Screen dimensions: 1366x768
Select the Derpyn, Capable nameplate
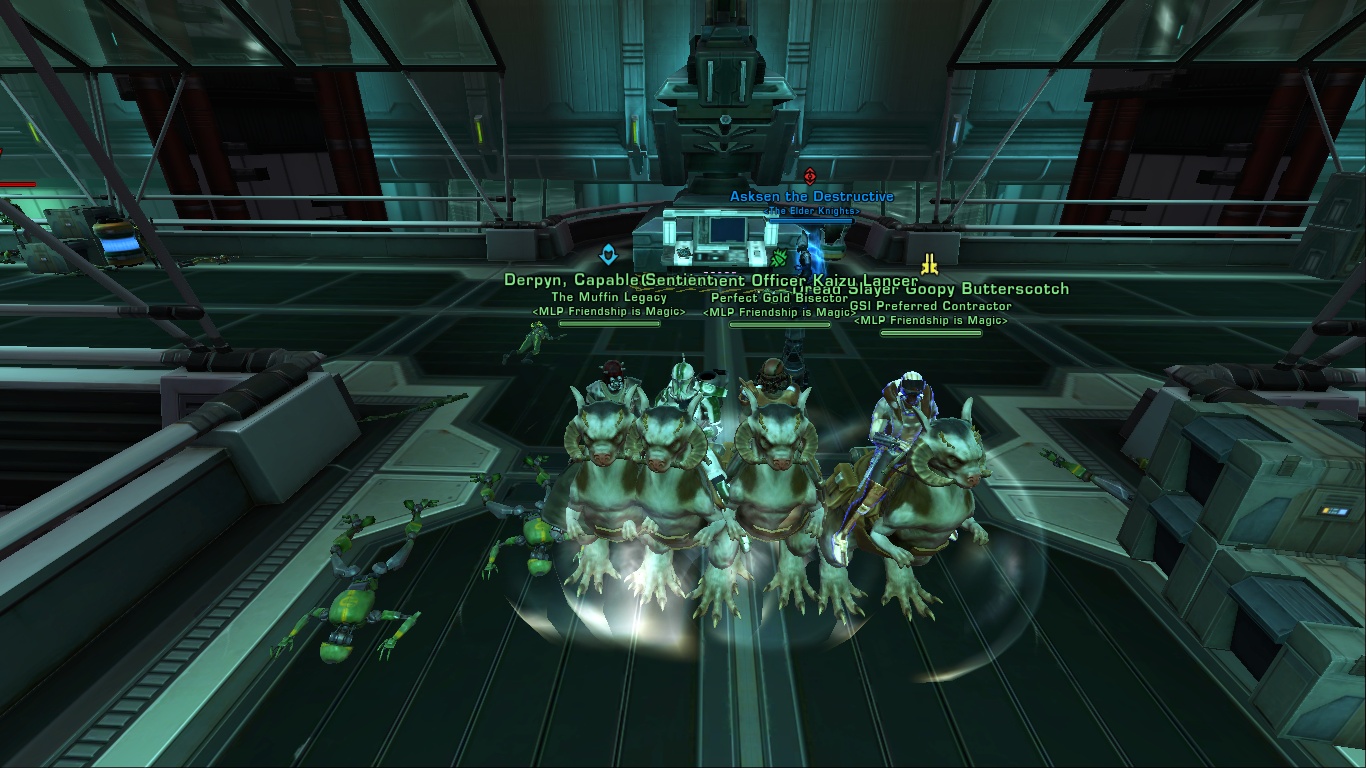(571, 281)
